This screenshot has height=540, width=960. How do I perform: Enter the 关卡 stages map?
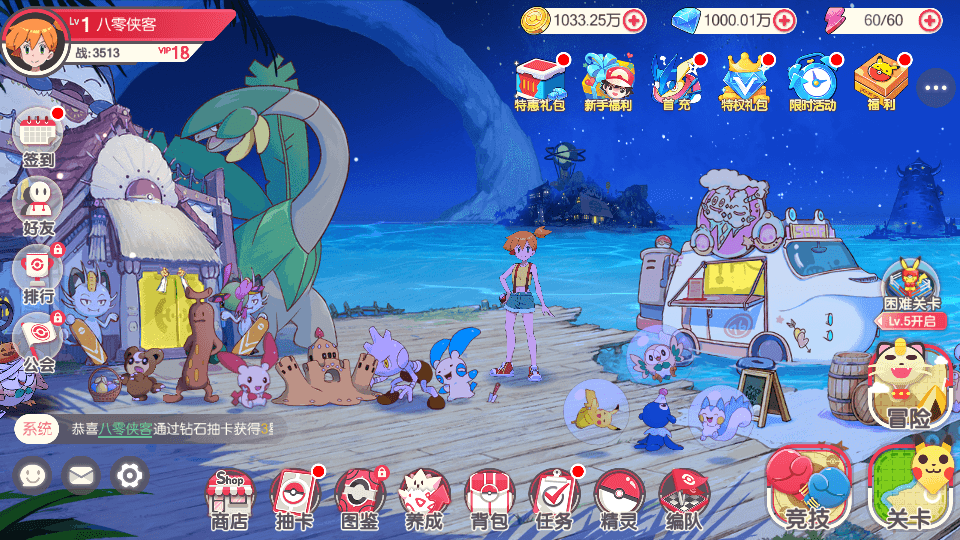(x=908, y=488)
